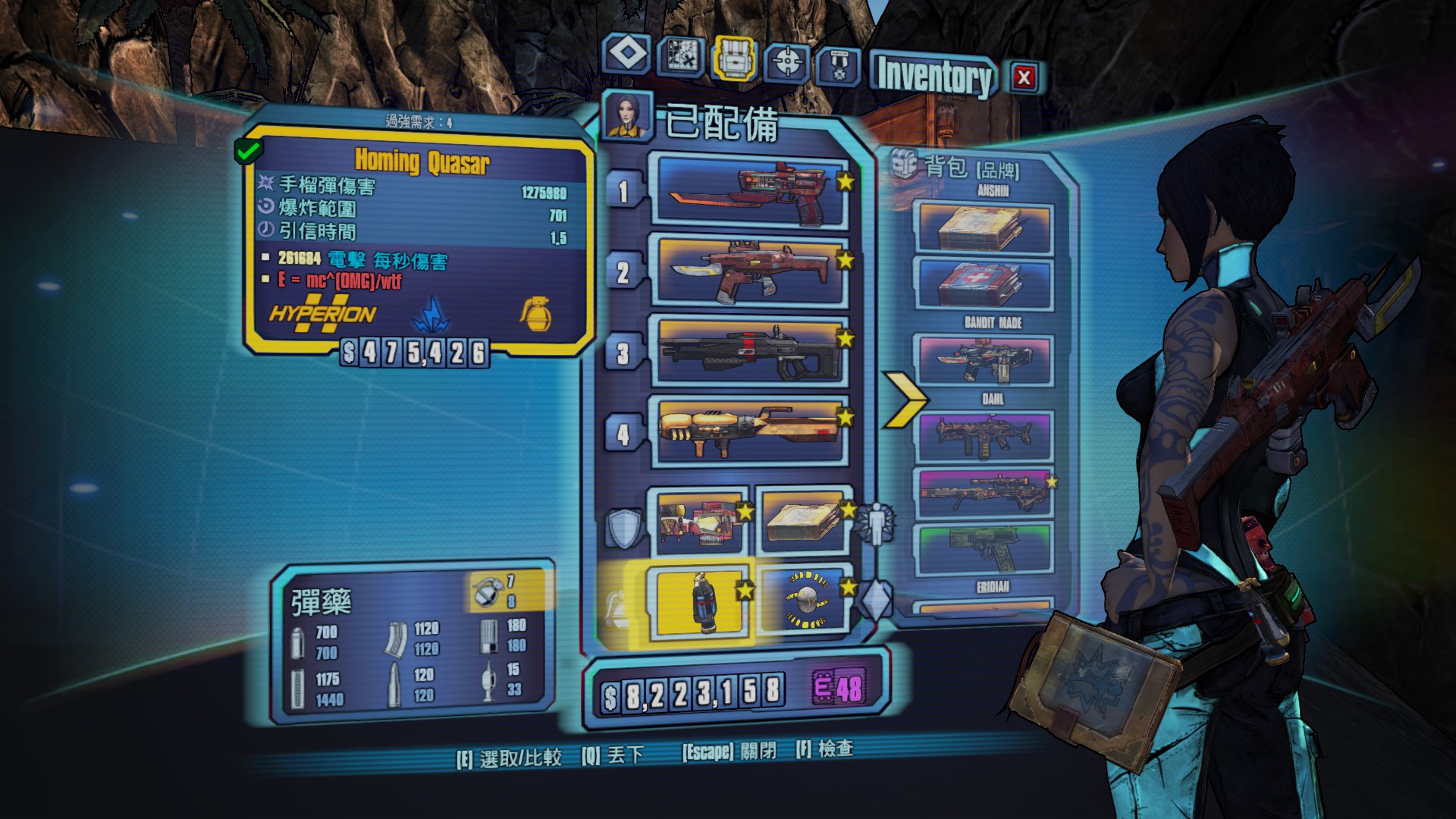
Task: Select the black rifle in weapon slot 3
Action: click(x=749, y=351)
